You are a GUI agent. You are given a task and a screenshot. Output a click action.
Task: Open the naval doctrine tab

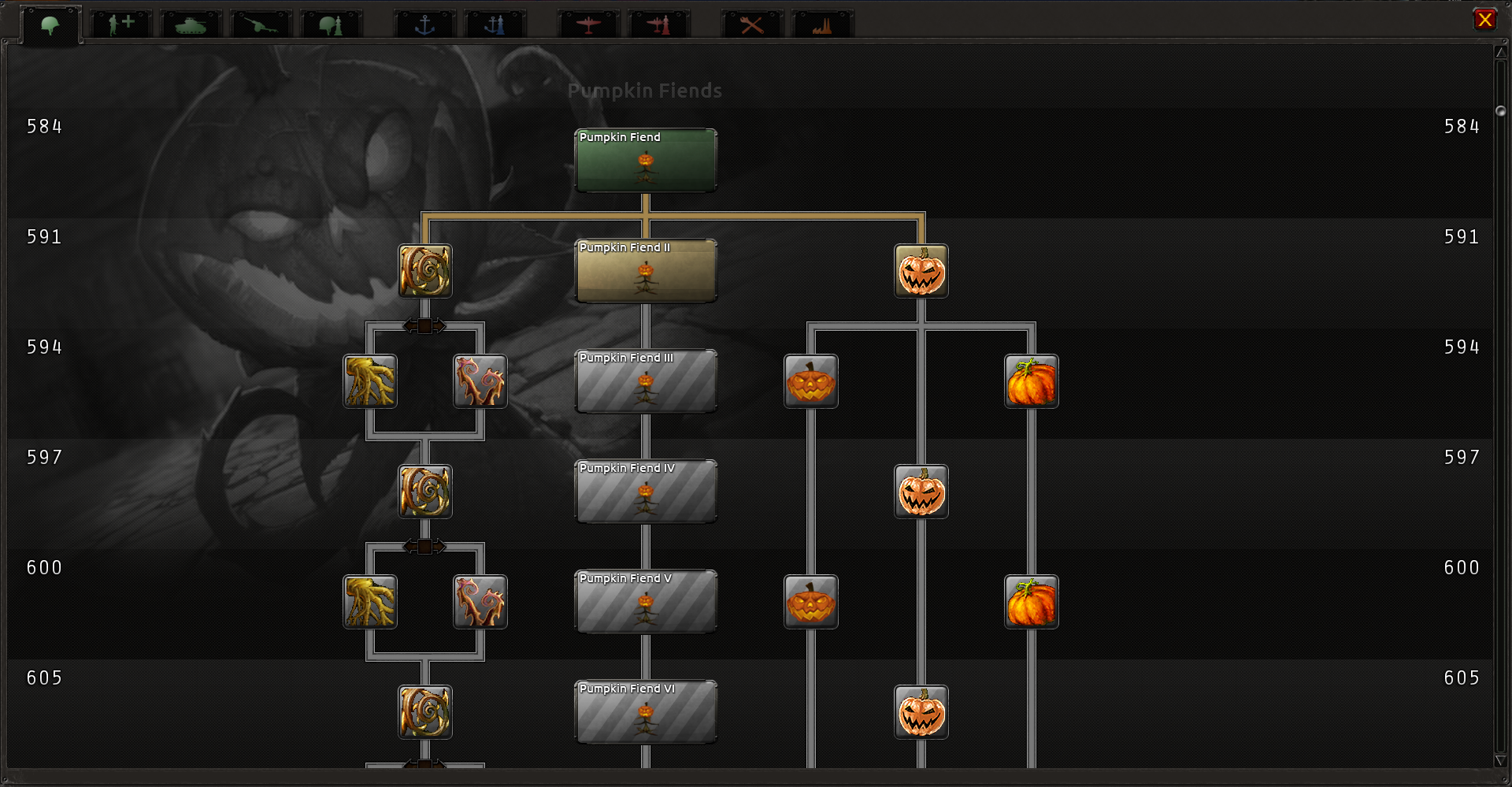tap(495, 24)
